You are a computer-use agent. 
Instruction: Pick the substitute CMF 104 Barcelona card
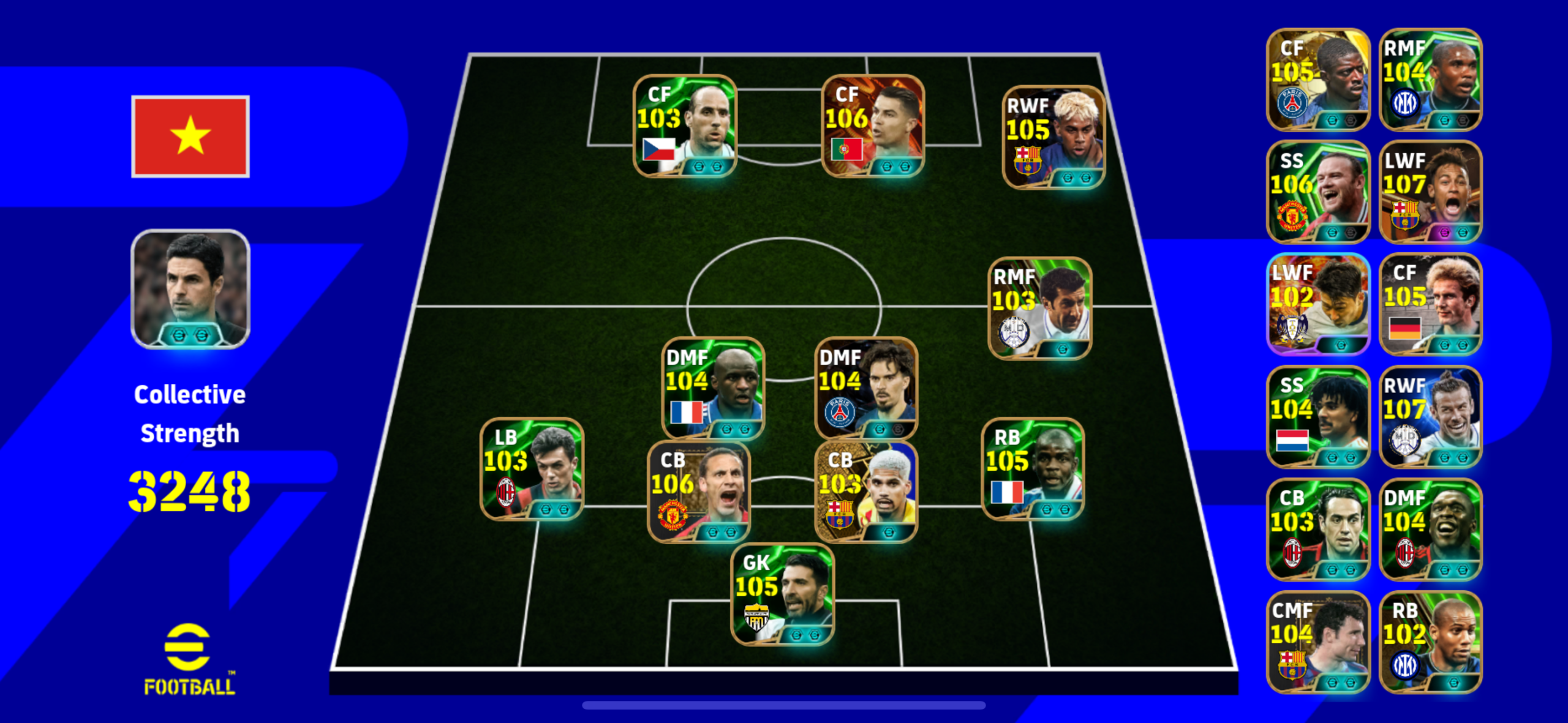point(1317,642)
